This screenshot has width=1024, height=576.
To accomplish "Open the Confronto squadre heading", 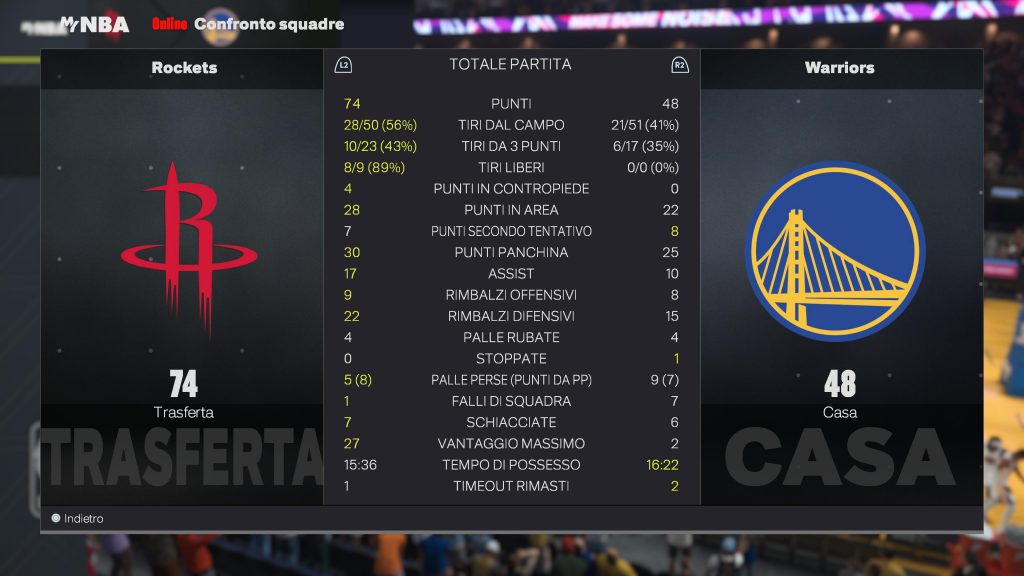I will pos(268,24).
